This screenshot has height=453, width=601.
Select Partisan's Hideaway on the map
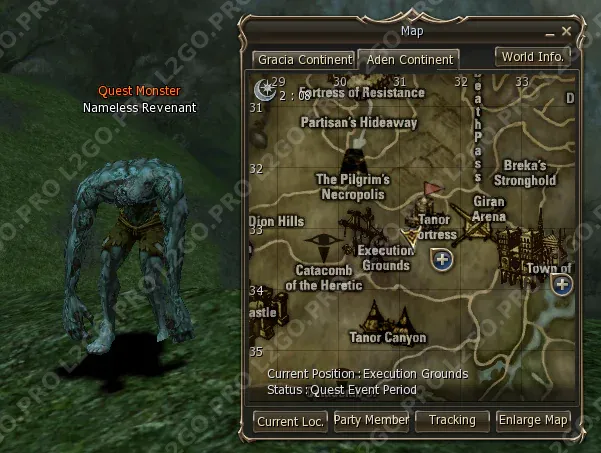(359, 122)
